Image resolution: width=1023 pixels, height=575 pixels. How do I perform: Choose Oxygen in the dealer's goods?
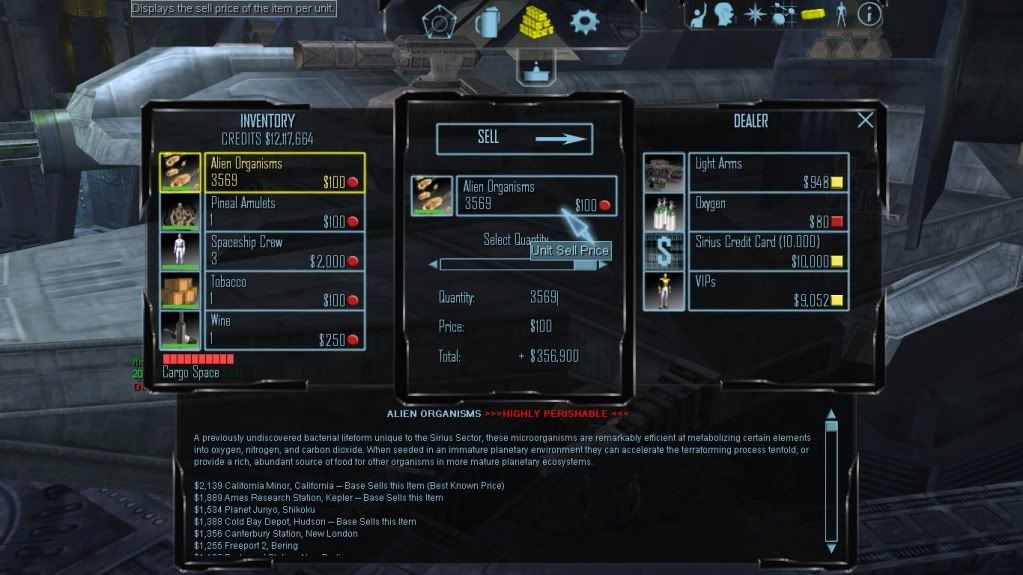pyautogui.click(x=767, y=211)
